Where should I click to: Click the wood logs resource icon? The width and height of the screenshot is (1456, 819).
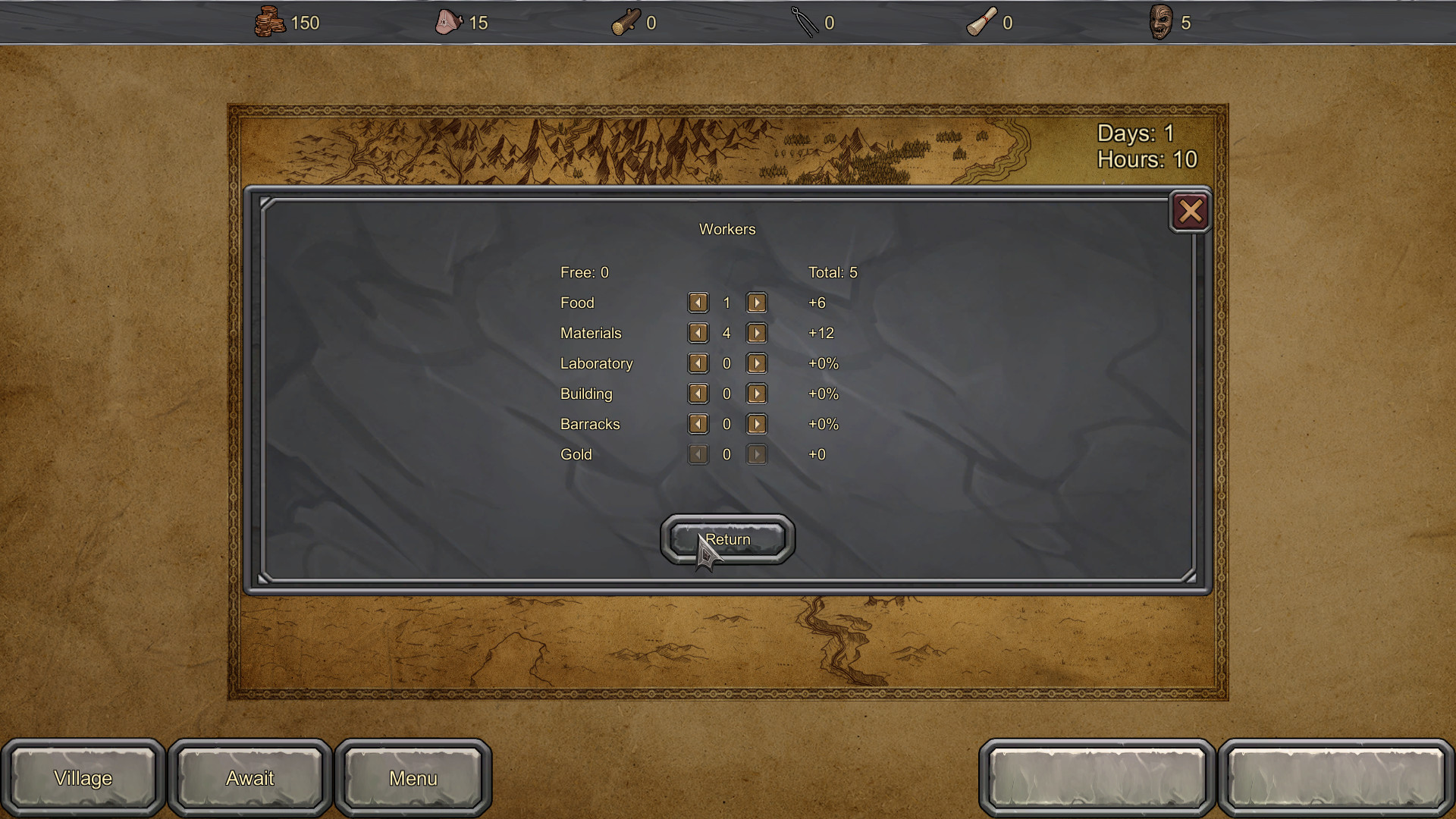pyautogui.click(x=627, y=22)
